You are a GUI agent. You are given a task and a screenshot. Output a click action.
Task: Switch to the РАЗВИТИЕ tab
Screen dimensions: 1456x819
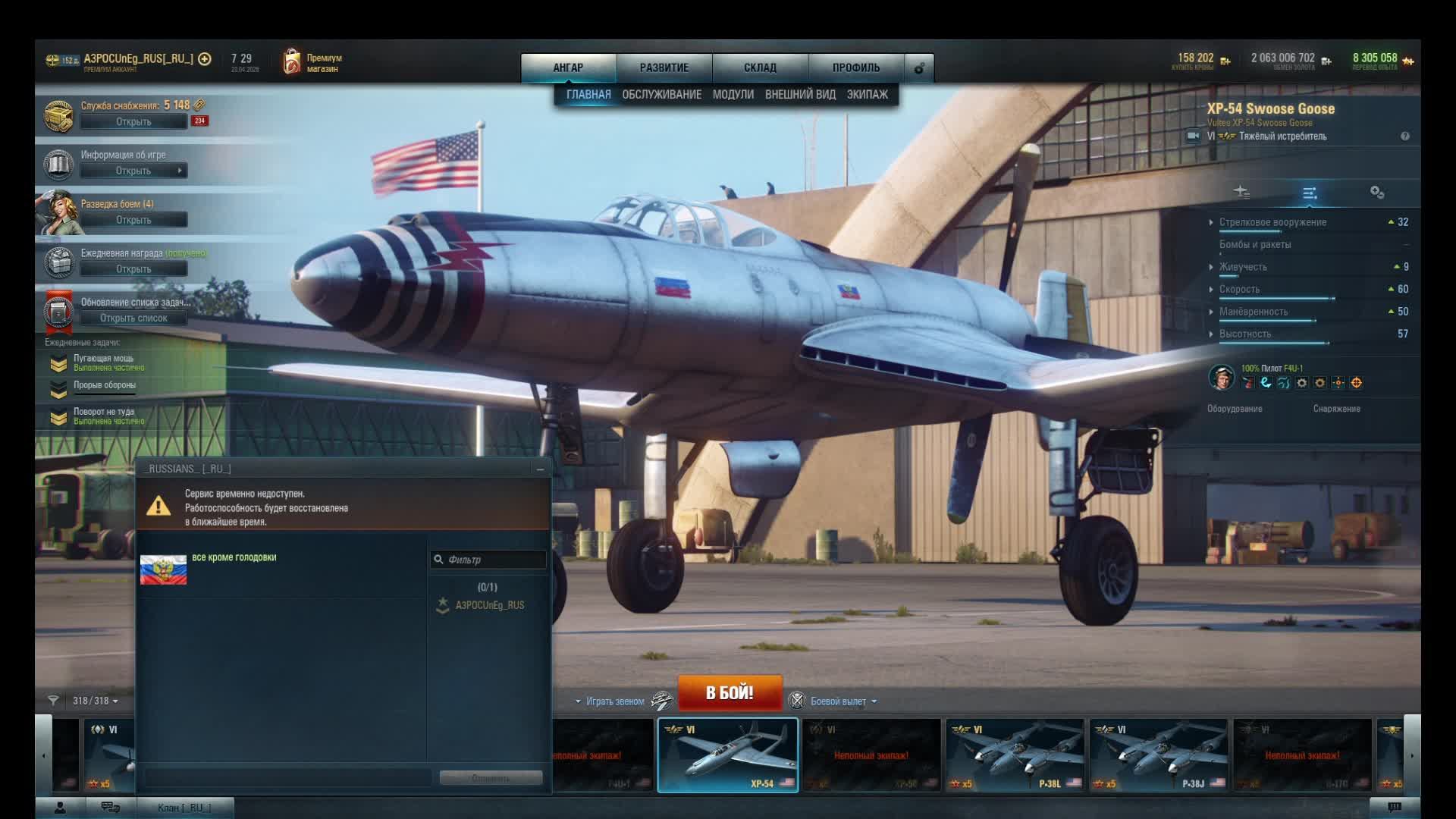[664, 67]
